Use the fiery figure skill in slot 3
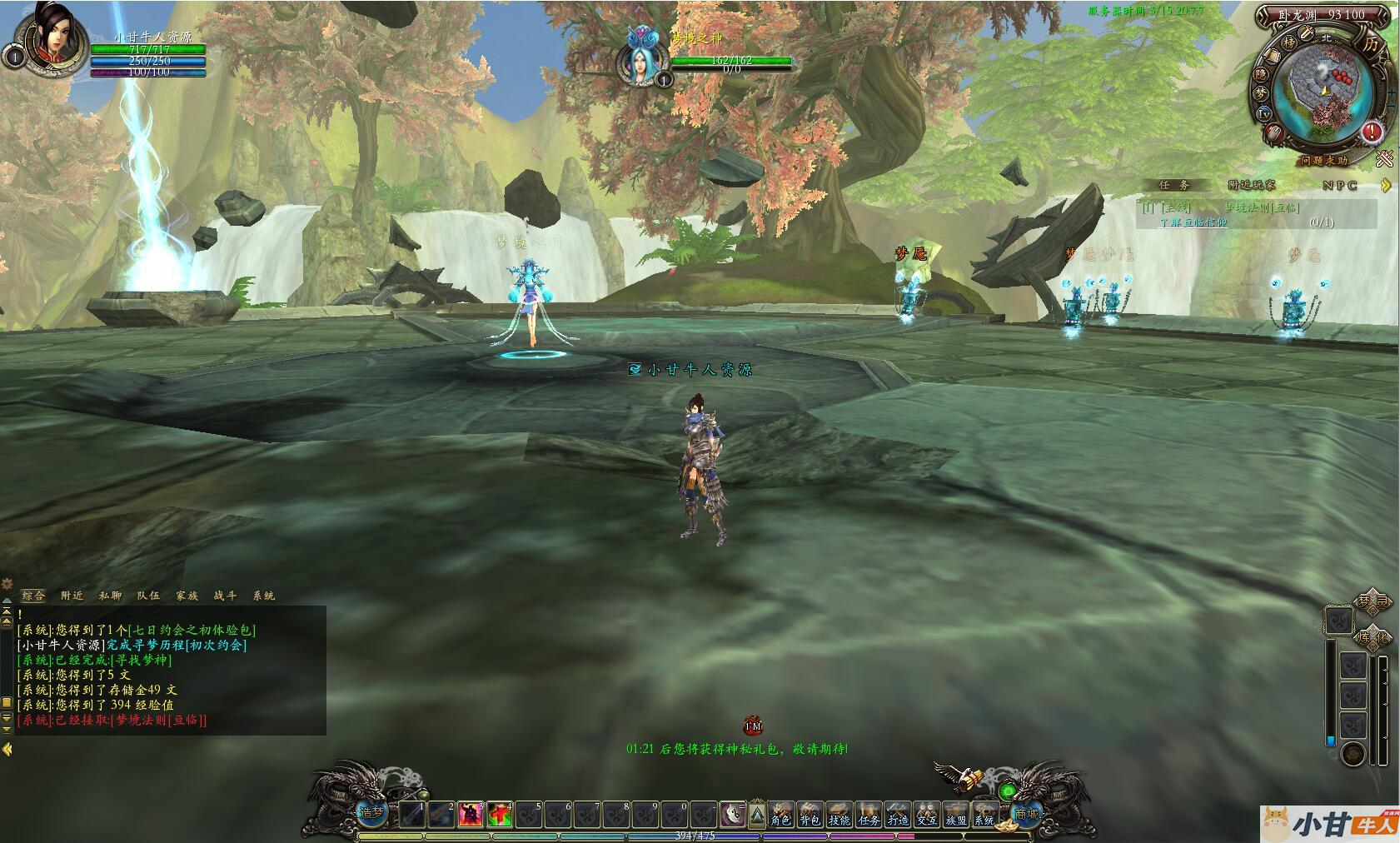This screenshot has height=843, width=1400. tap(471, 814)
